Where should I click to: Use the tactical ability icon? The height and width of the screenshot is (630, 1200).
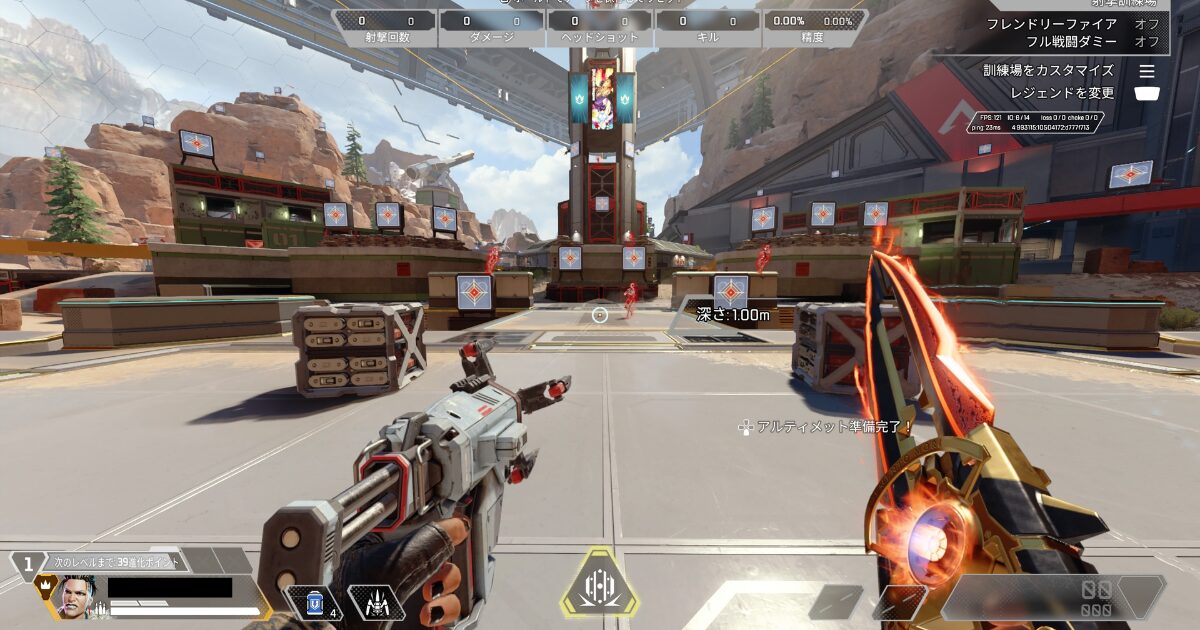coord(376,602)
